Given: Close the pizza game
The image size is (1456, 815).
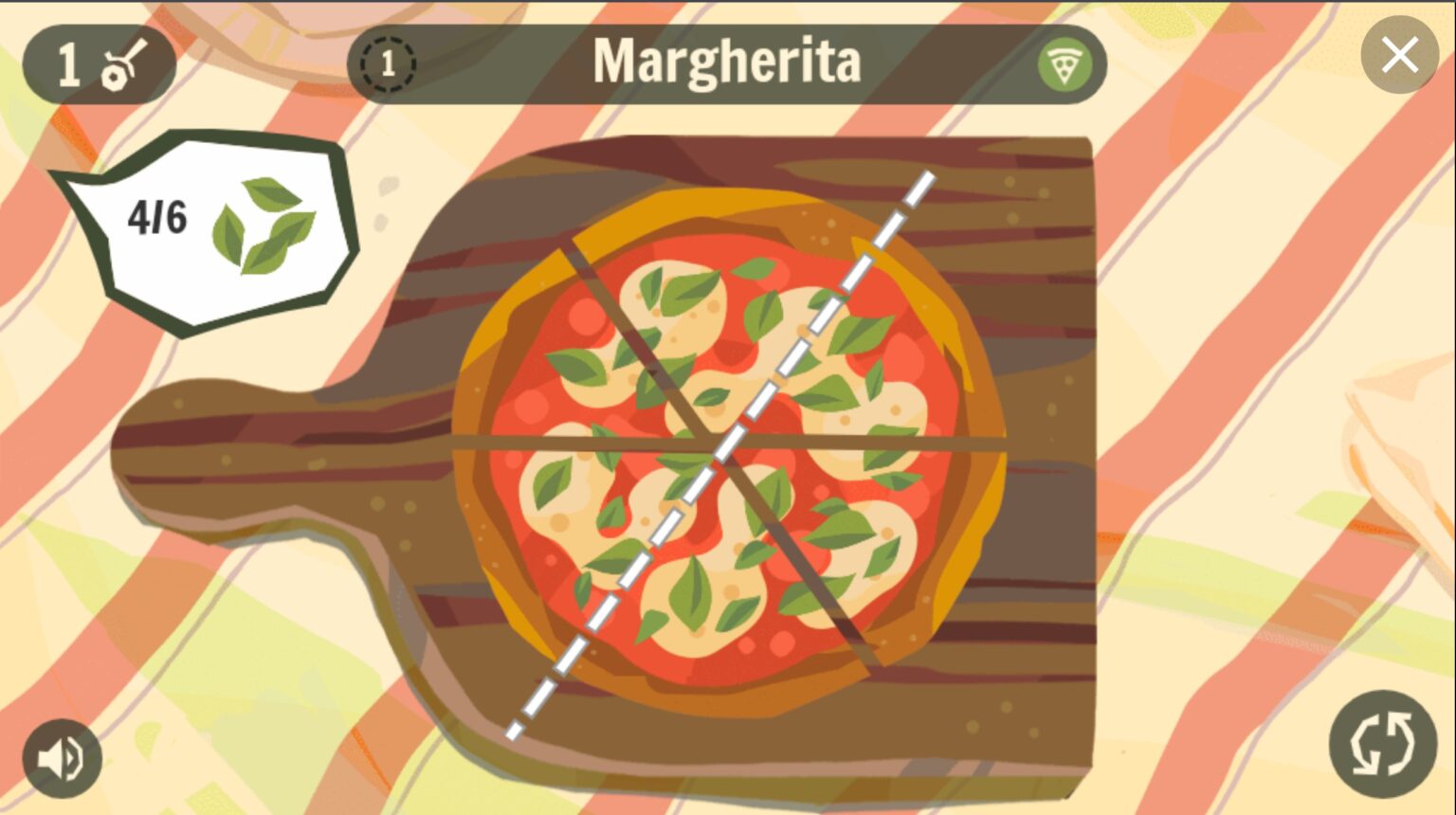Looking at the screenshot, I should [x=1399, y=55].
